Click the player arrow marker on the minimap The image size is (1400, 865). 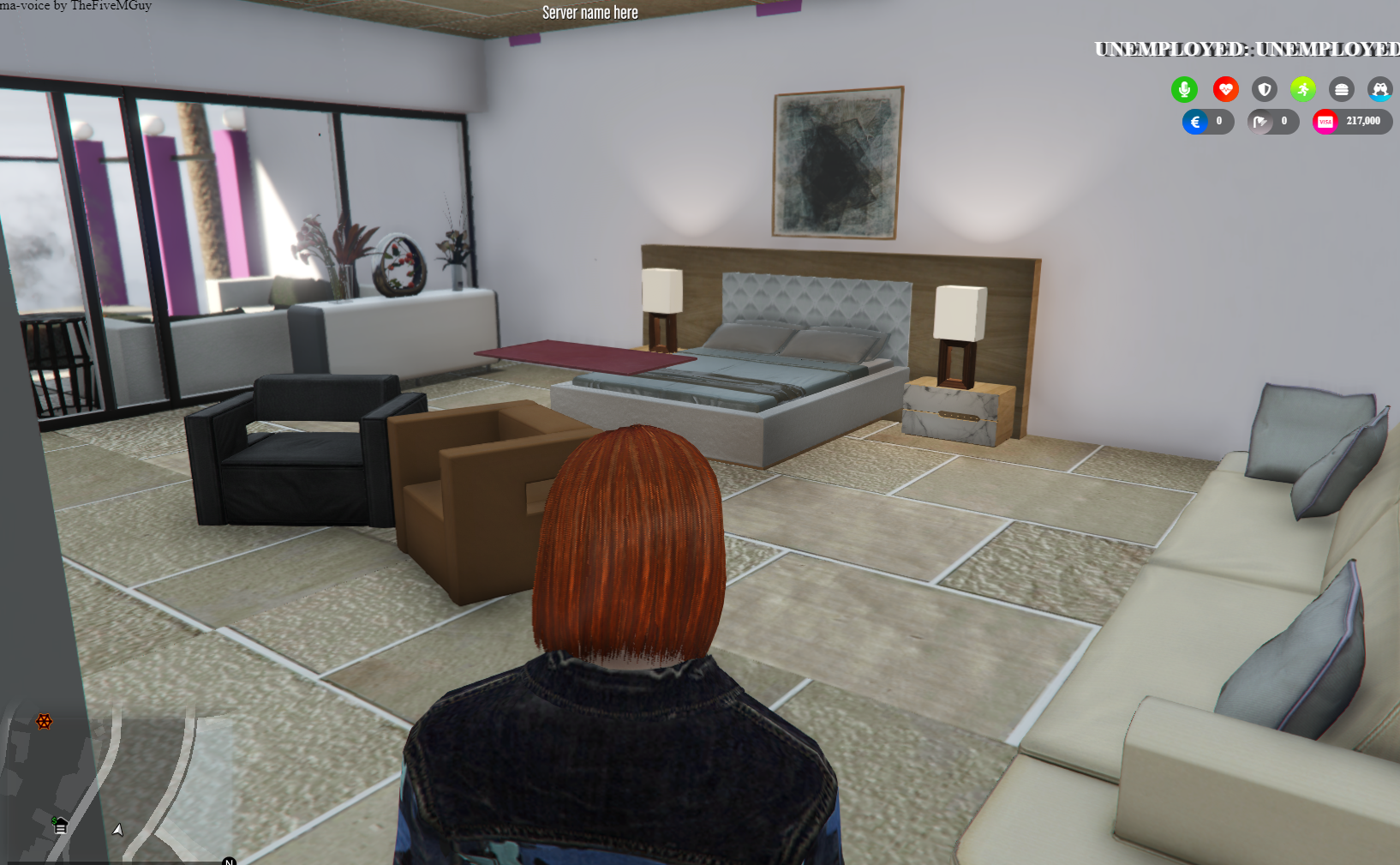pyautogui.click(x=117, y=829)
